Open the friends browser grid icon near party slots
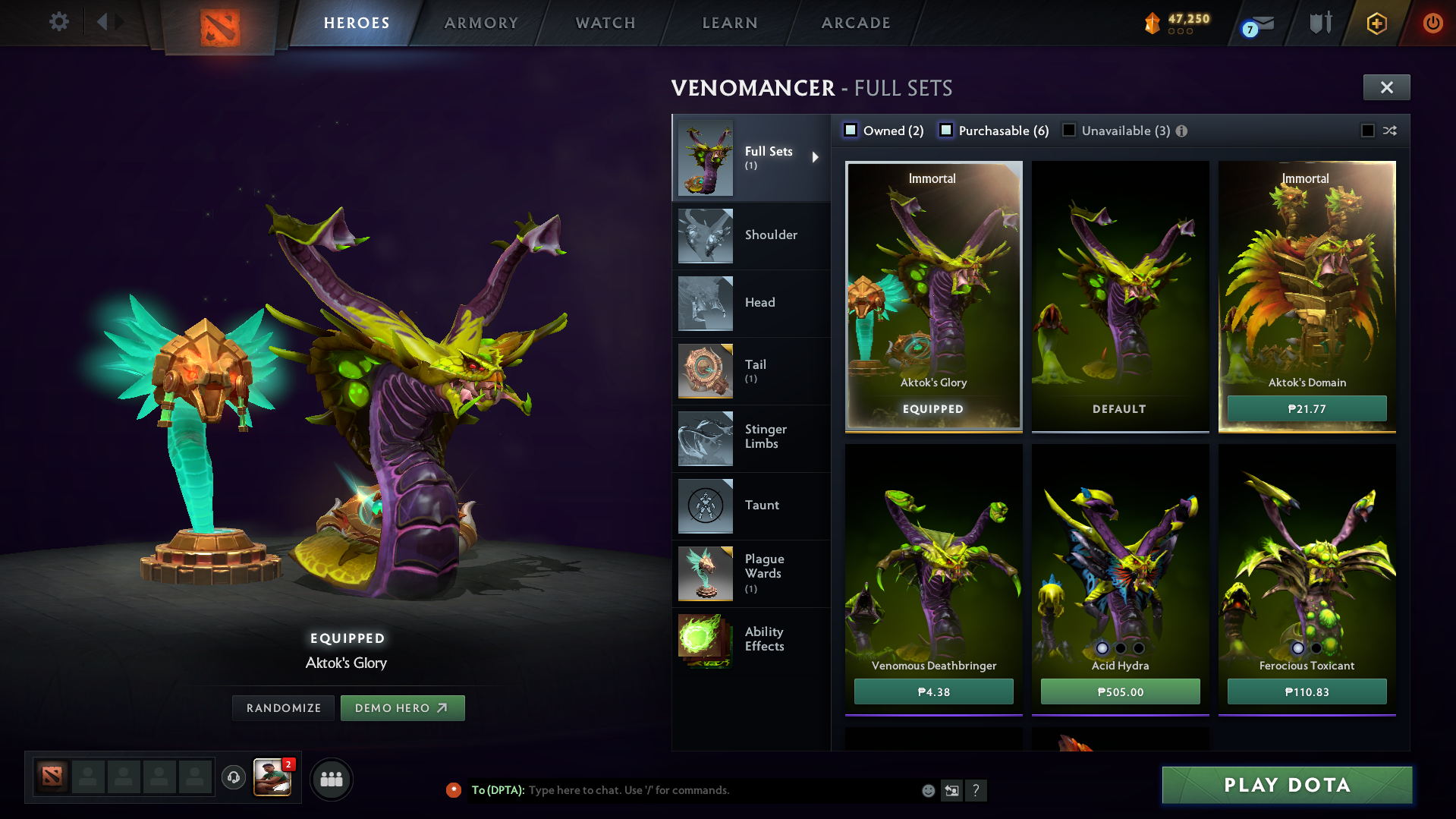This screenshot has height=819, width=1456. [332, 779]
